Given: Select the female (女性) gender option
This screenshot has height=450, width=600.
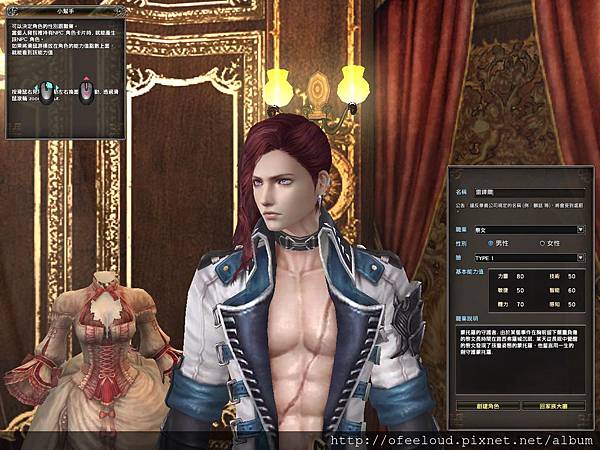Looking at the screenshot, I should [543, 243].
